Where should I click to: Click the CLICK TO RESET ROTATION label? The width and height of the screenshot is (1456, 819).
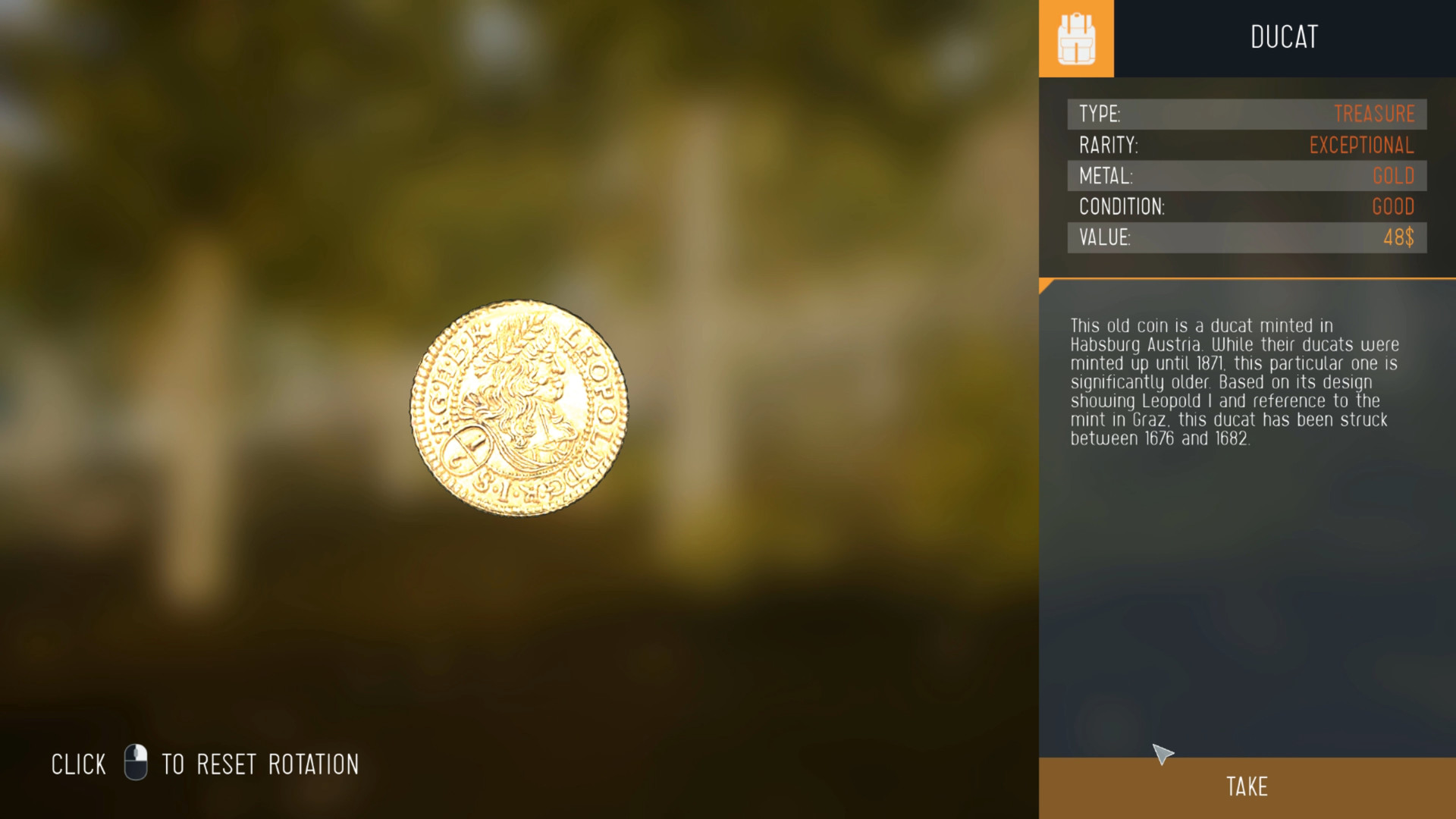(x=205, y=764)
